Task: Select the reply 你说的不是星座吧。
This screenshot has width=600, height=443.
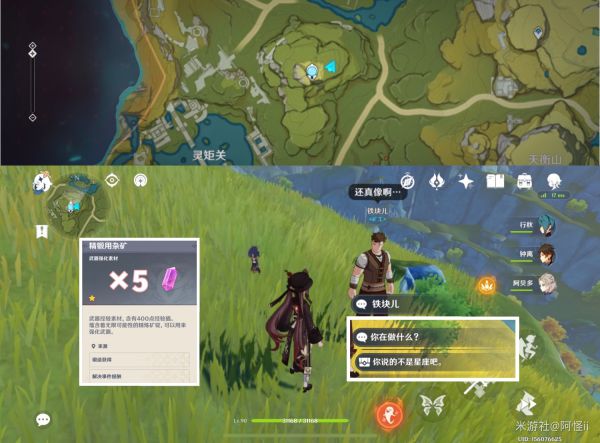Action: (432, 361)
